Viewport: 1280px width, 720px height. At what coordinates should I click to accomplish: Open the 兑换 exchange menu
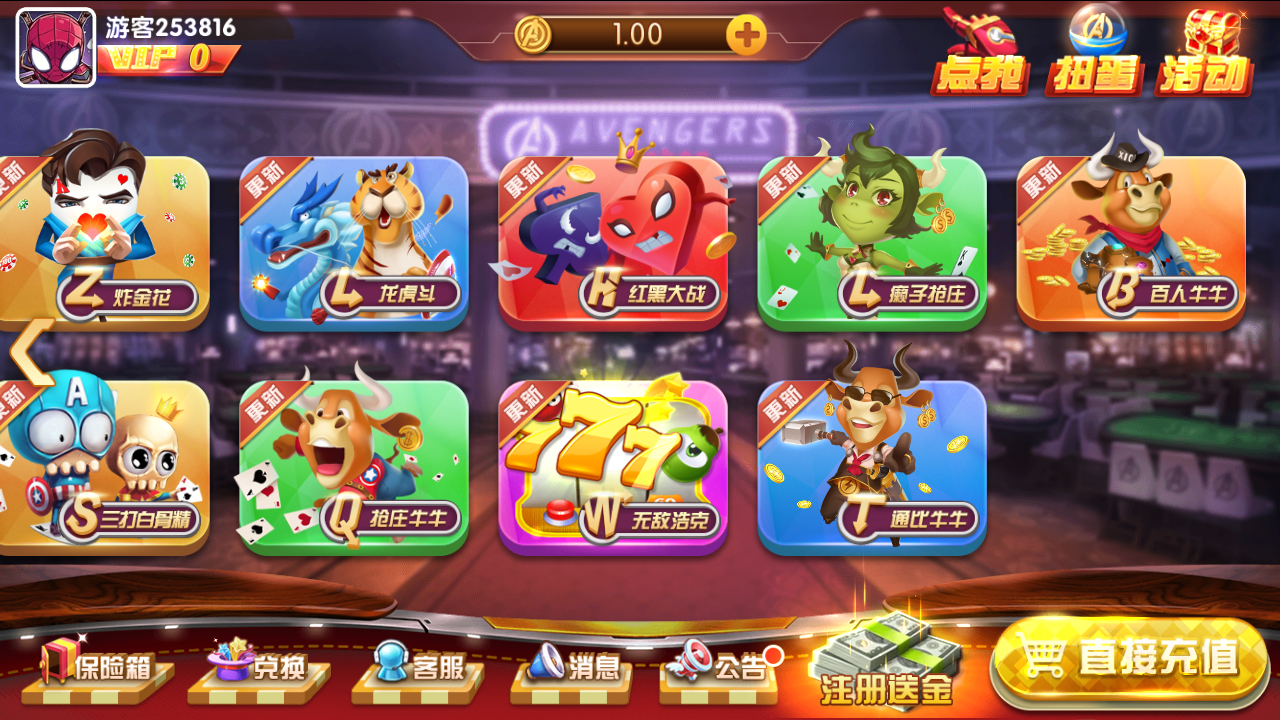click(258, 666)
